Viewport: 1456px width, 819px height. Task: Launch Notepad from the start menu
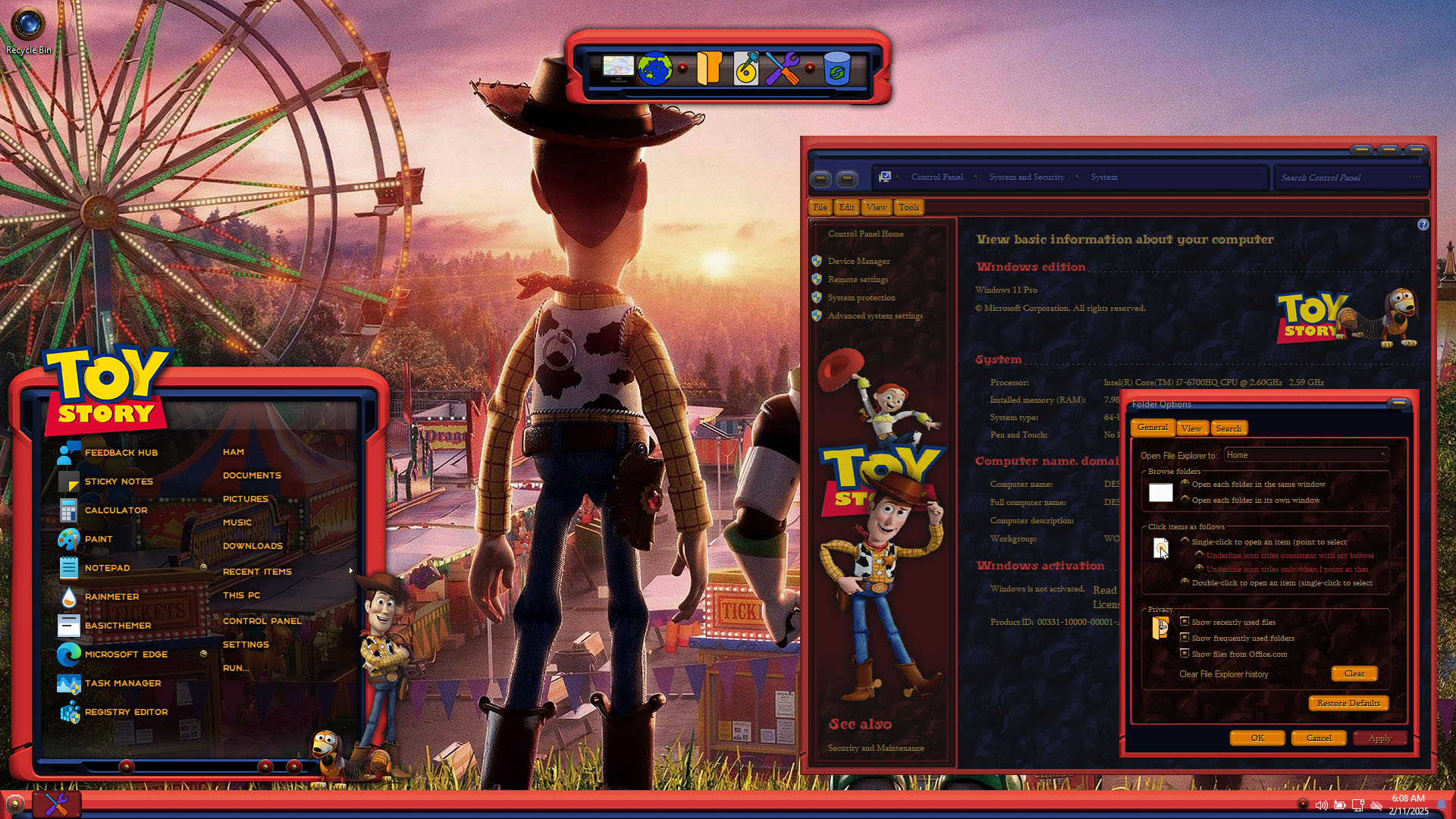(x=107, y=568)
